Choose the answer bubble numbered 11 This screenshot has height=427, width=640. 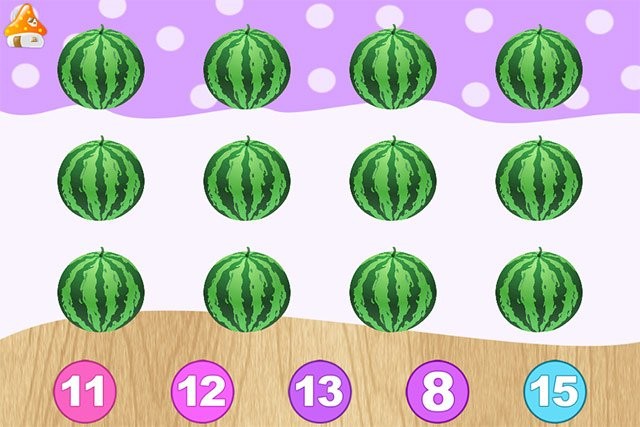[85, 391]
